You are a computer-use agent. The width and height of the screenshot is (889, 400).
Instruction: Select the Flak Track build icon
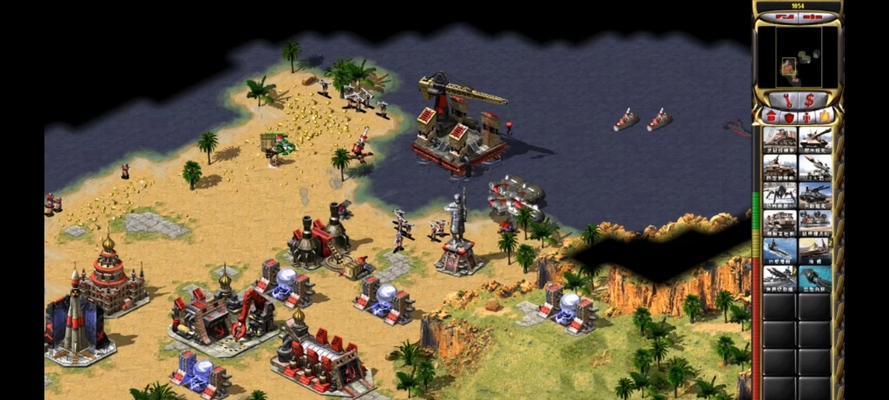pos(780,166)
